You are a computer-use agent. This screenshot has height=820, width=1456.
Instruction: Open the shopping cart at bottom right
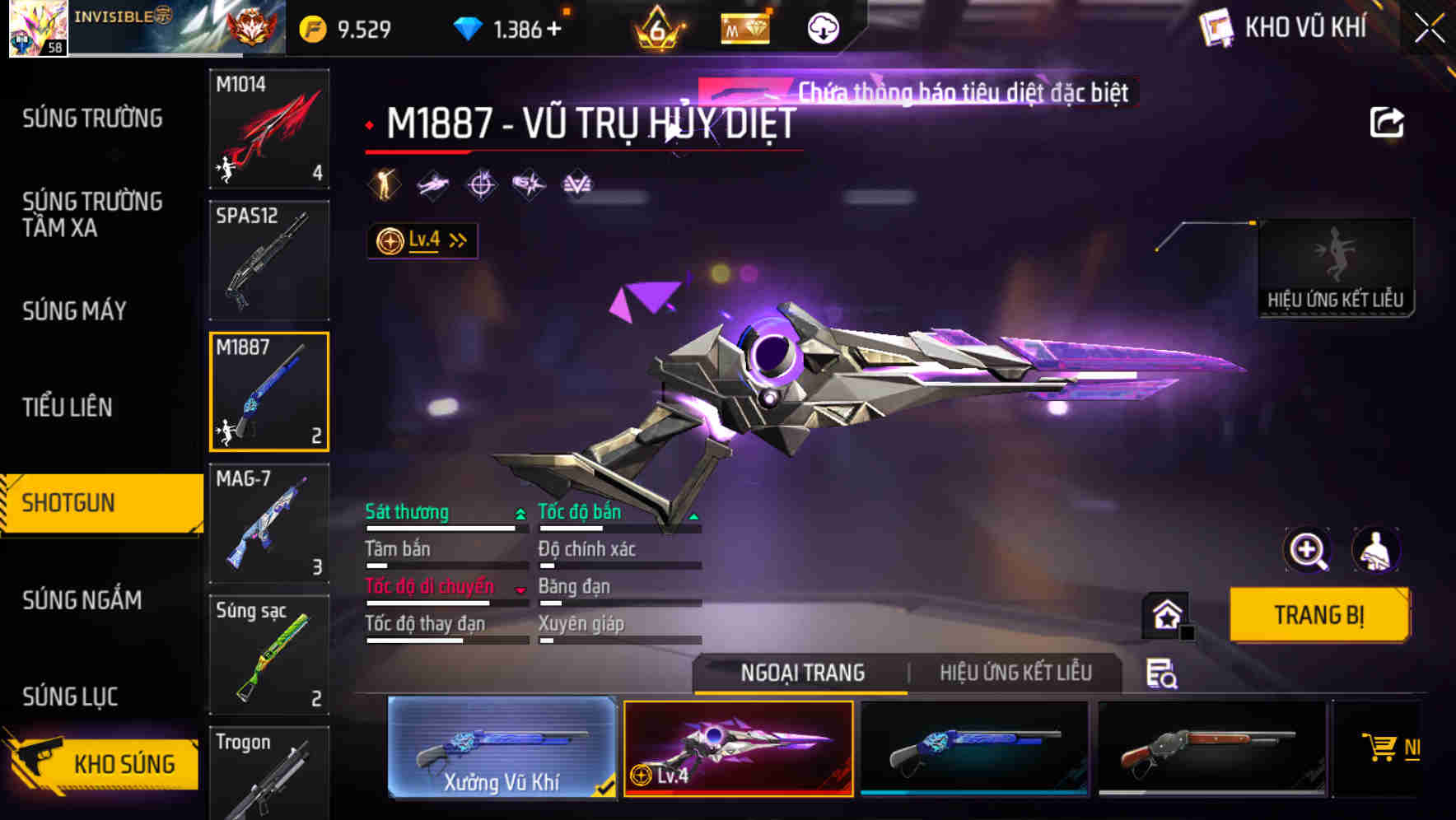pos(1383,748)
